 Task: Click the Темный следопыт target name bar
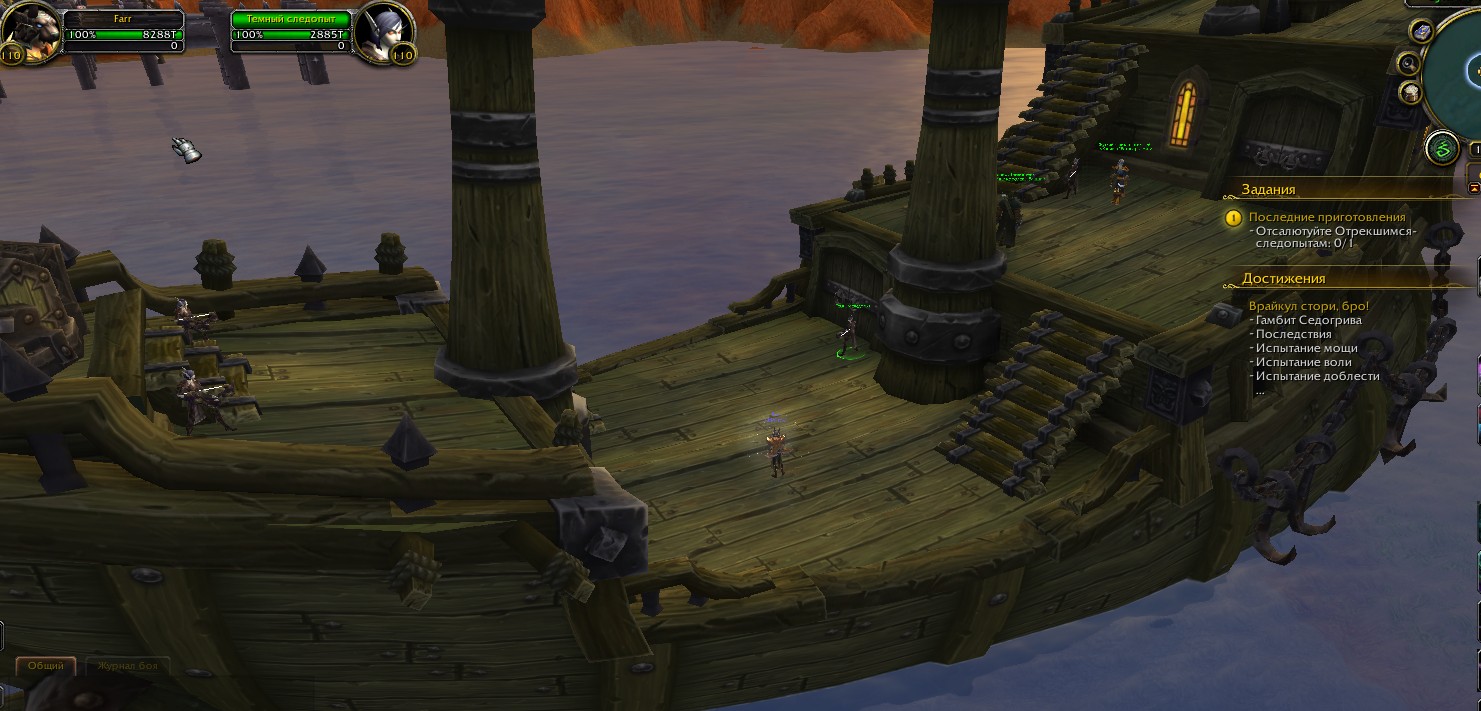292,19
